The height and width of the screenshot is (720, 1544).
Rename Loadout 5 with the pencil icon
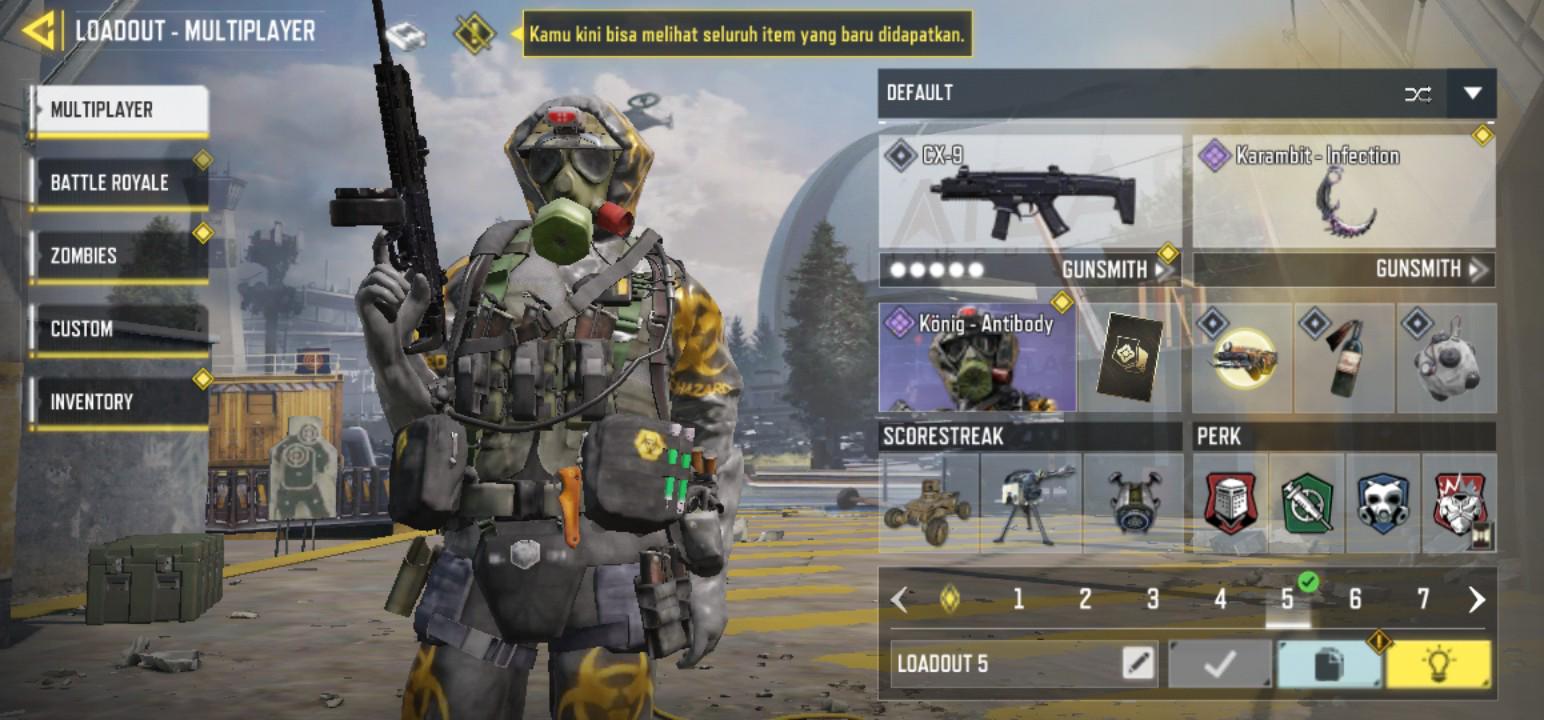click(x=1138, y=663)
